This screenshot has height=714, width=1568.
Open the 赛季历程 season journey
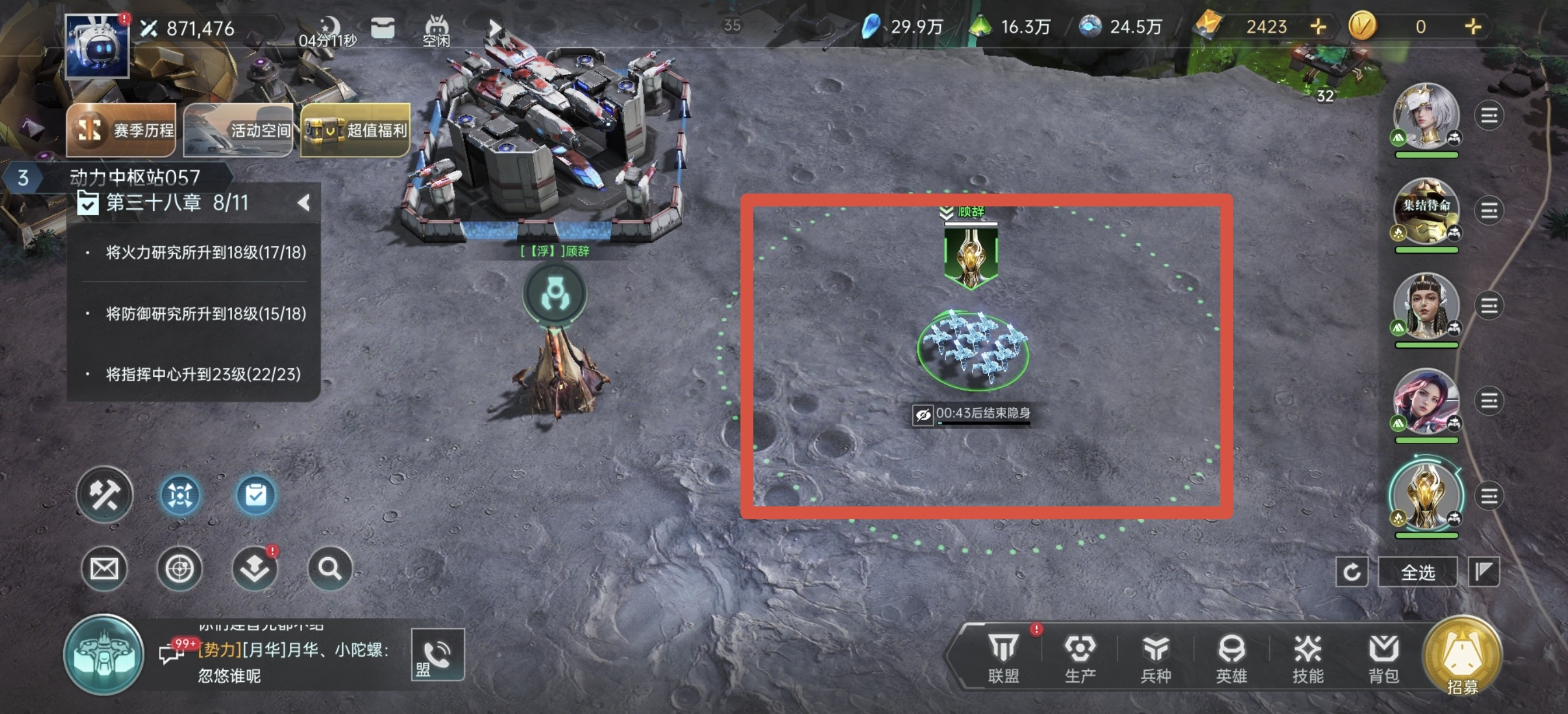[121, 129]
